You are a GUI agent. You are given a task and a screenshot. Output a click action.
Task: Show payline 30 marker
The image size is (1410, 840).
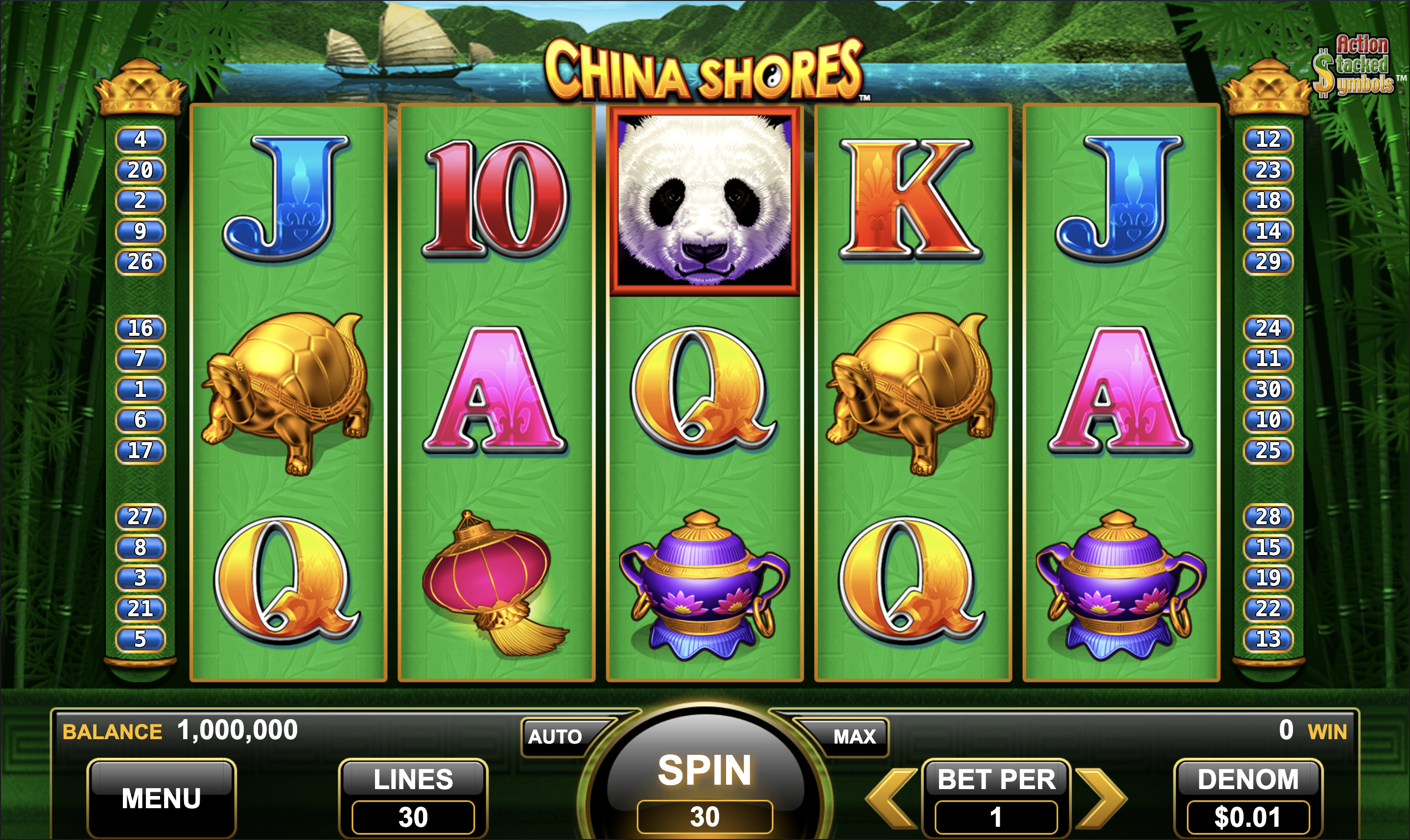click(1268, 390)
